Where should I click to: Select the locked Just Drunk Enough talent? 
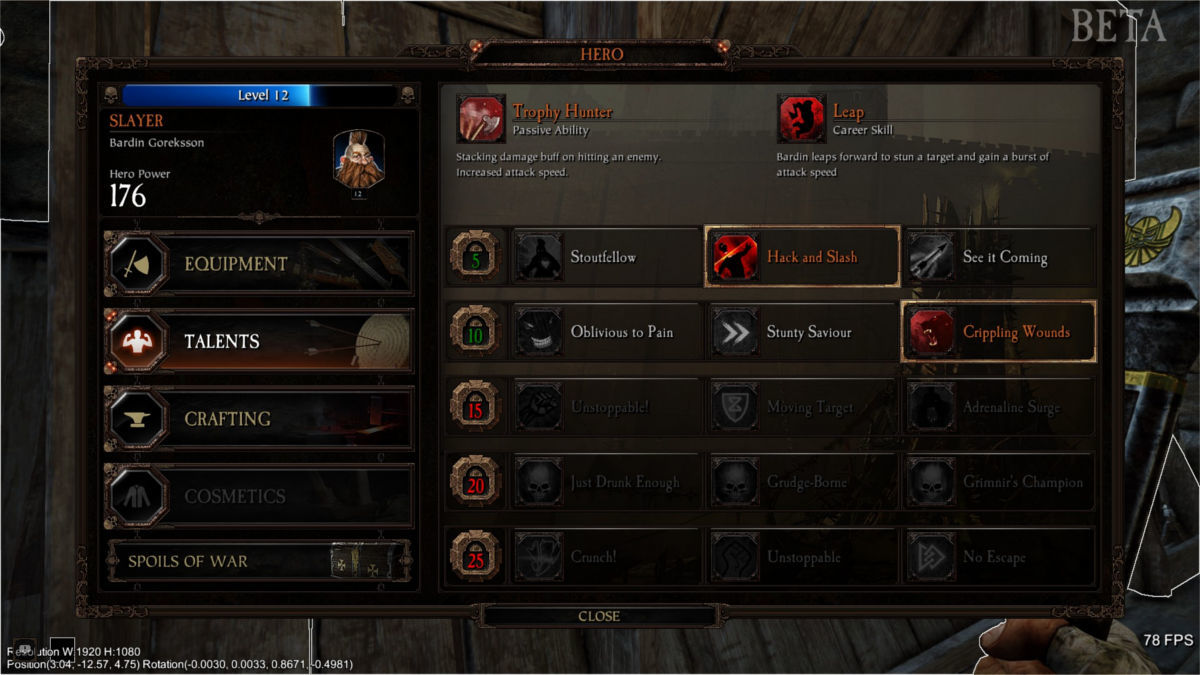tap(606, 482)
